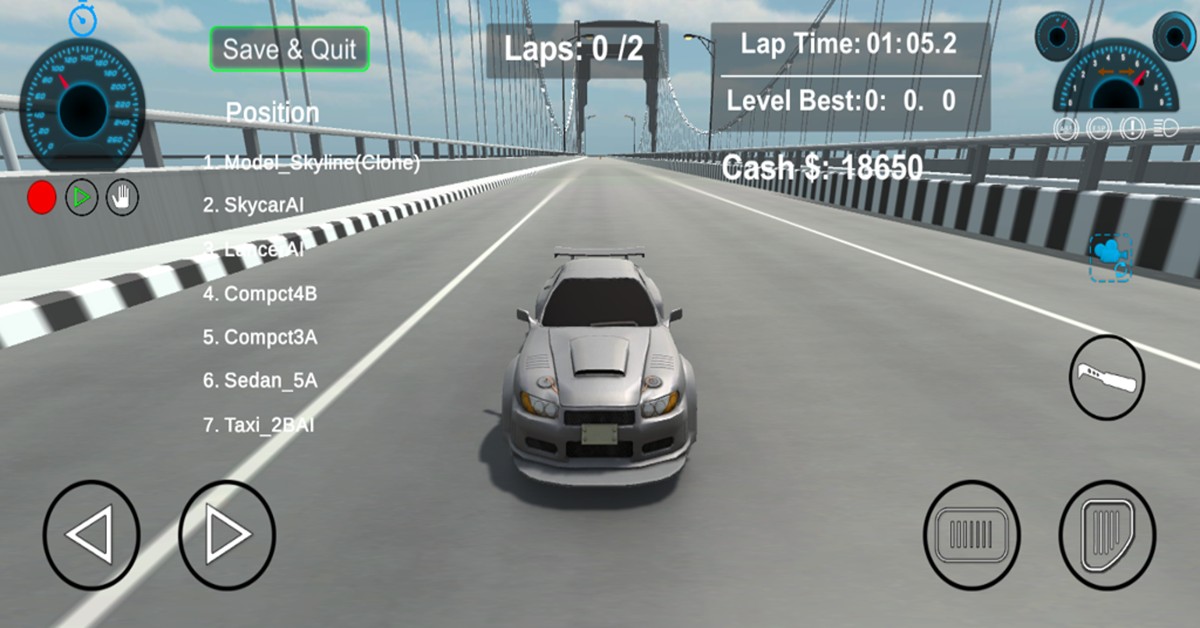Screen dimensions: 1200x628
Task: Tap the brake pedal button
Action: click(971, 535)
